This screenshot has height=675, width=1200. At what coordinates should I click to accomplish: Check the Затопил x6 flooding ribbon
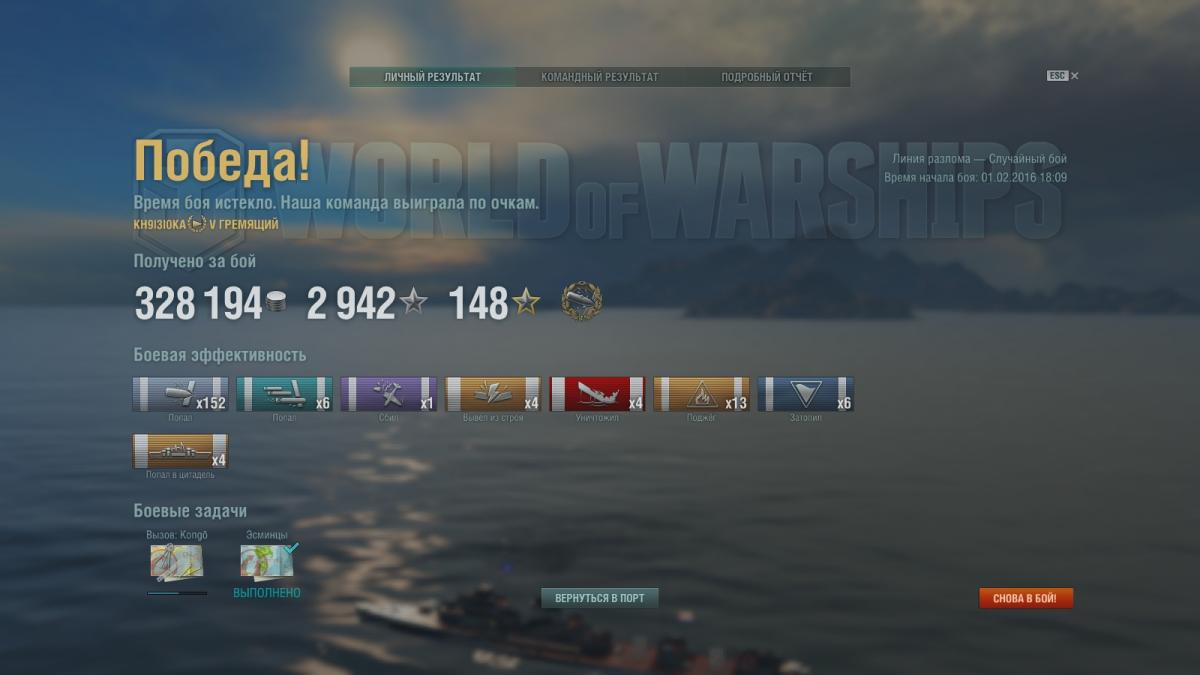tap(805, 394)
